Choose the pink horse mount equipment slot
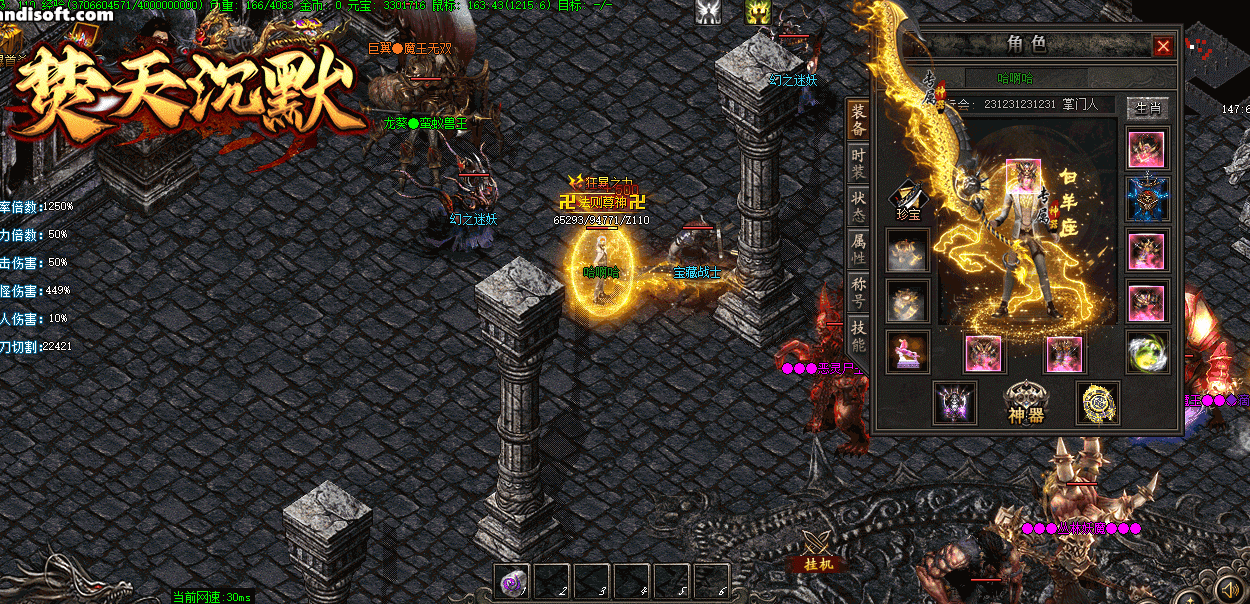Screen dimensions: 1250x604 tap(907, 352)
